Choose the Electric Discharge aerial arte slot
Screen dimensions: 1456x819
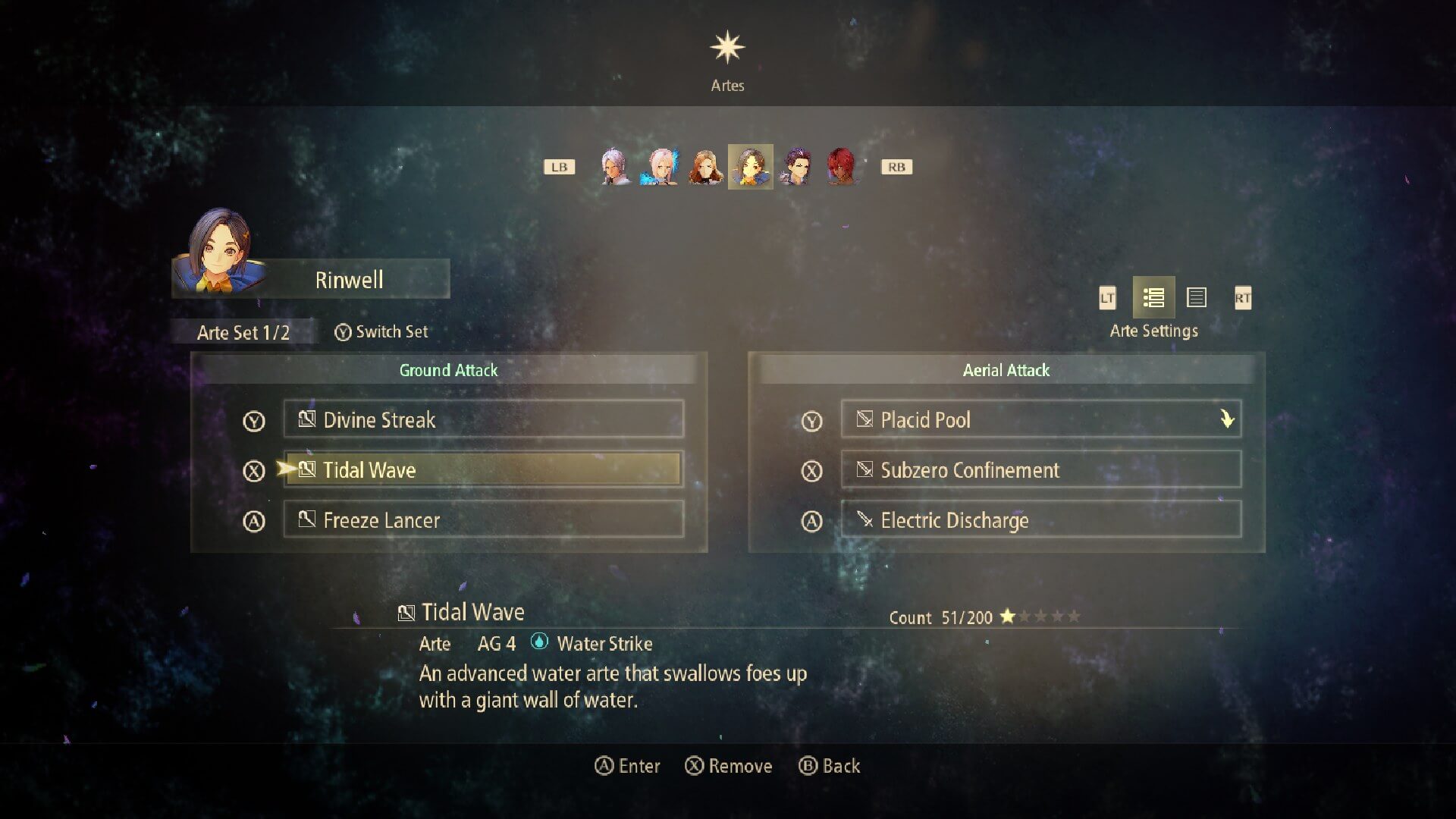coord(1040,519)
